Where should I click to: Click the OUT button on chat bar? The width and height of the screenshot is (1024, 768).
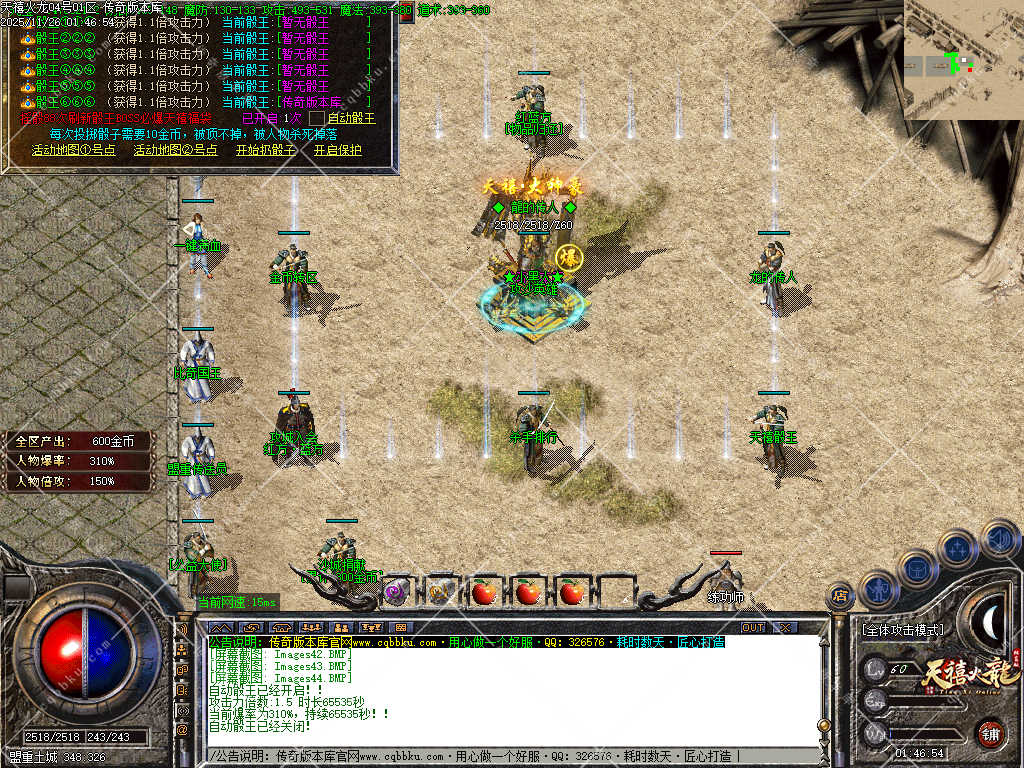(752, 627)
